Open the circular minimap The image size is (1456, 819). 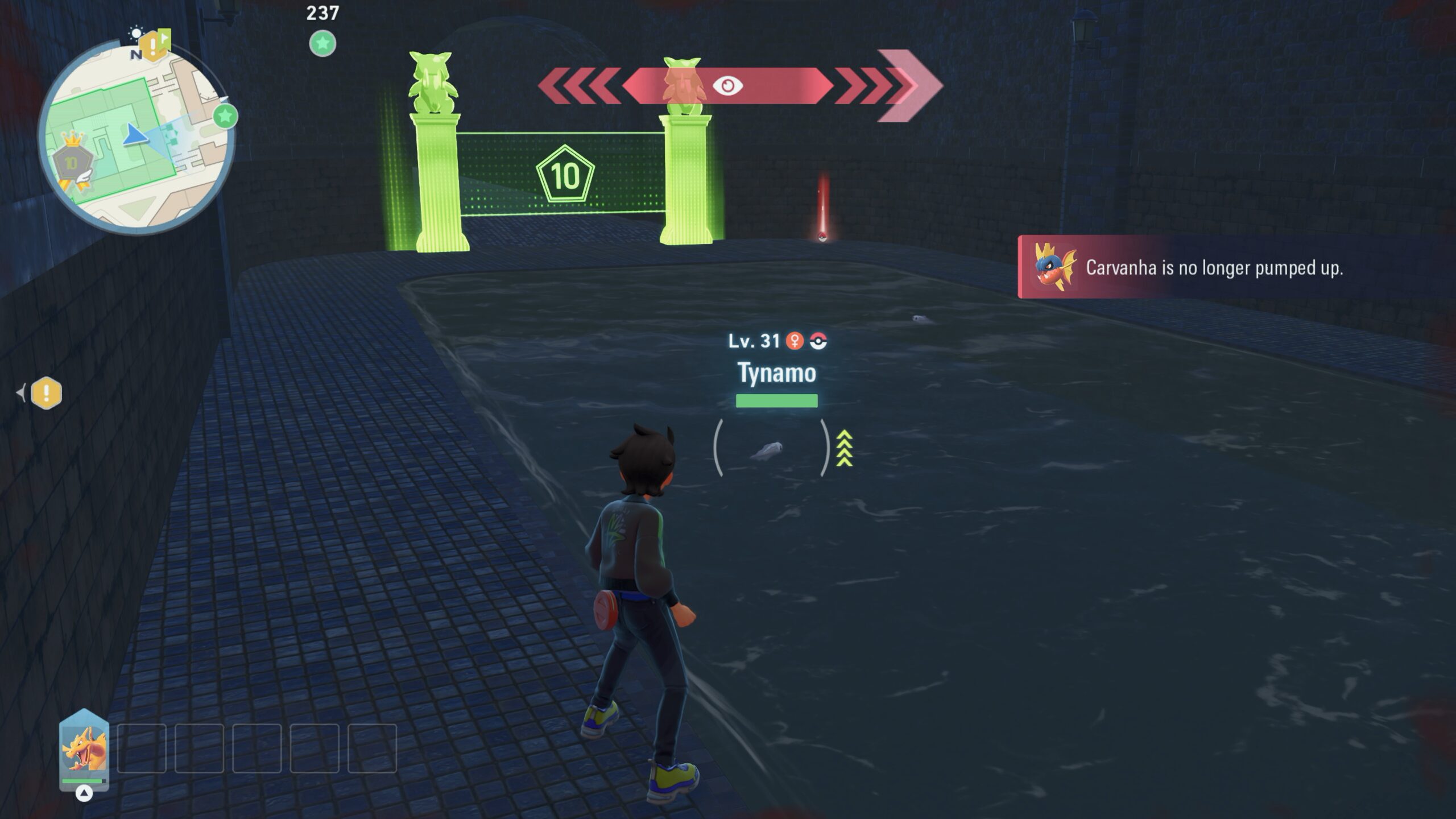click(x=135, y=136)
